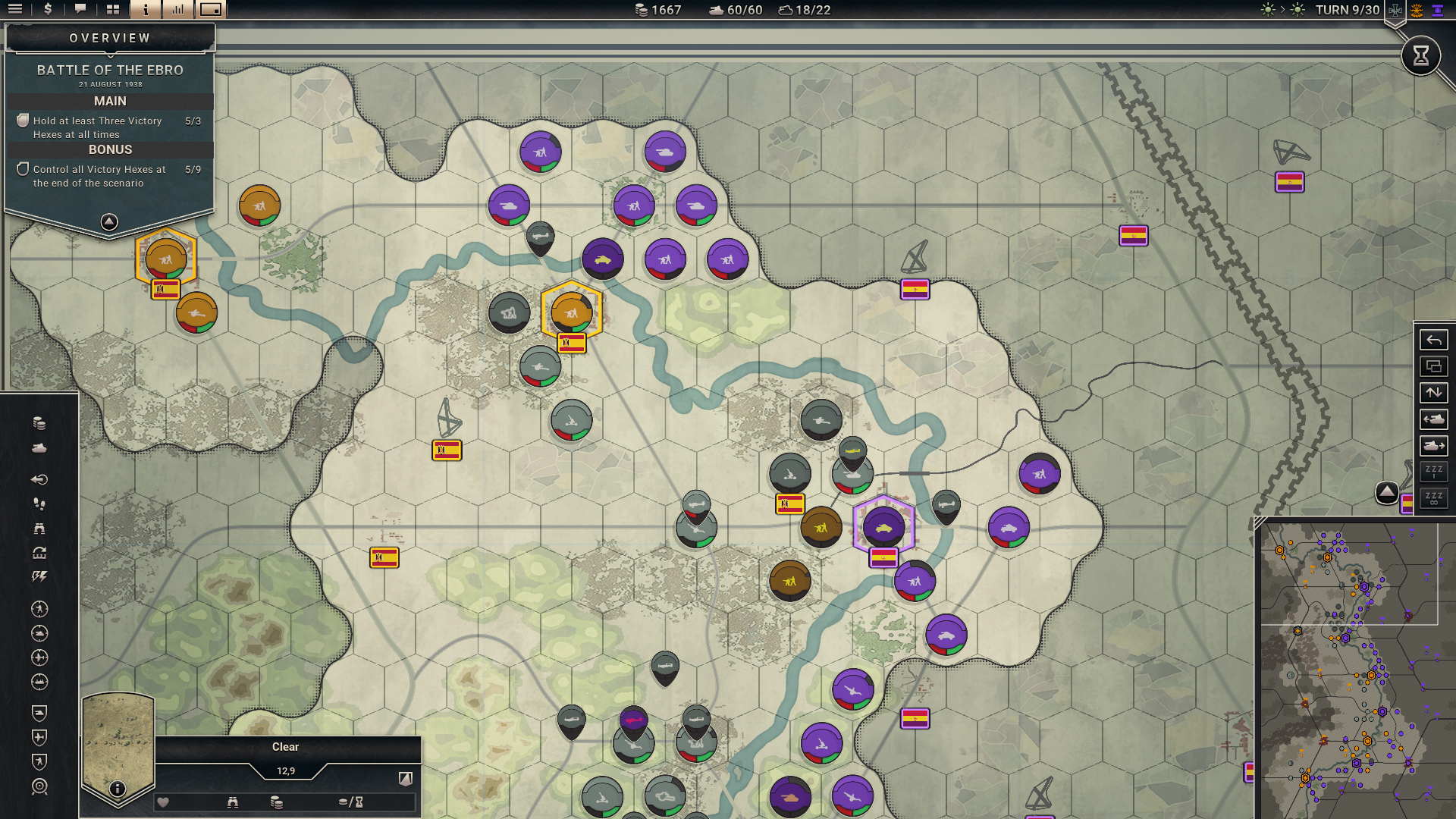Click the messages speech-bubble icon
This screenshot has width=1456, height=819.
[81, 11]
